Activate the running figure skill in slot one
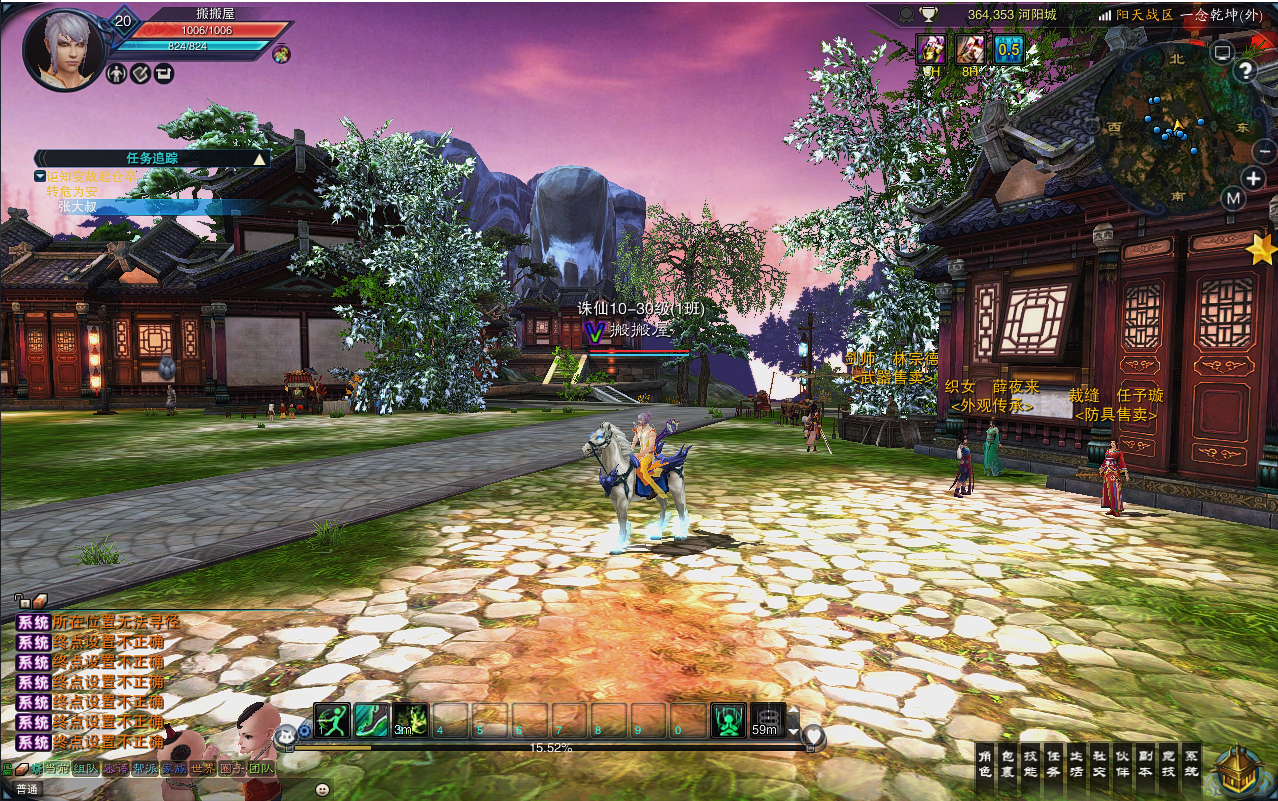 [331, 720]
